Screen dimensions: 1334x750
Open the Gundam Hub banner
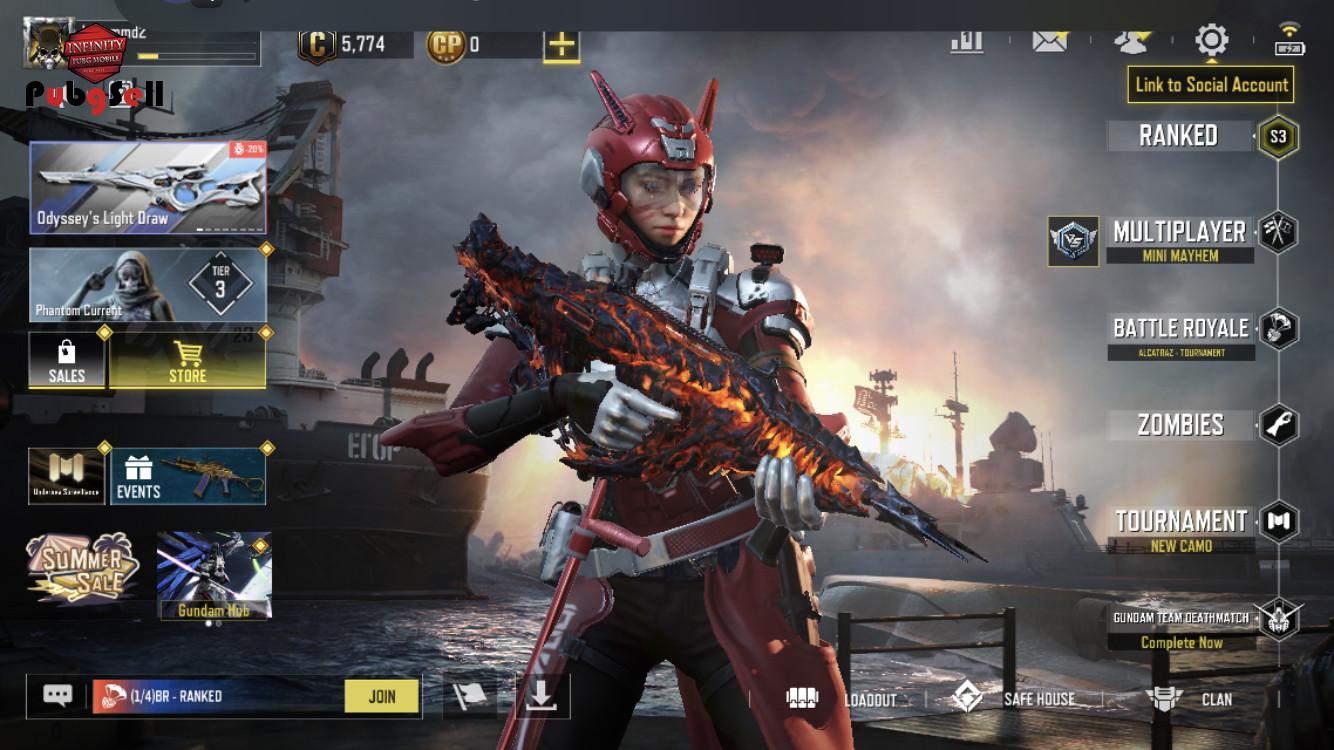[x=214, y=575]
